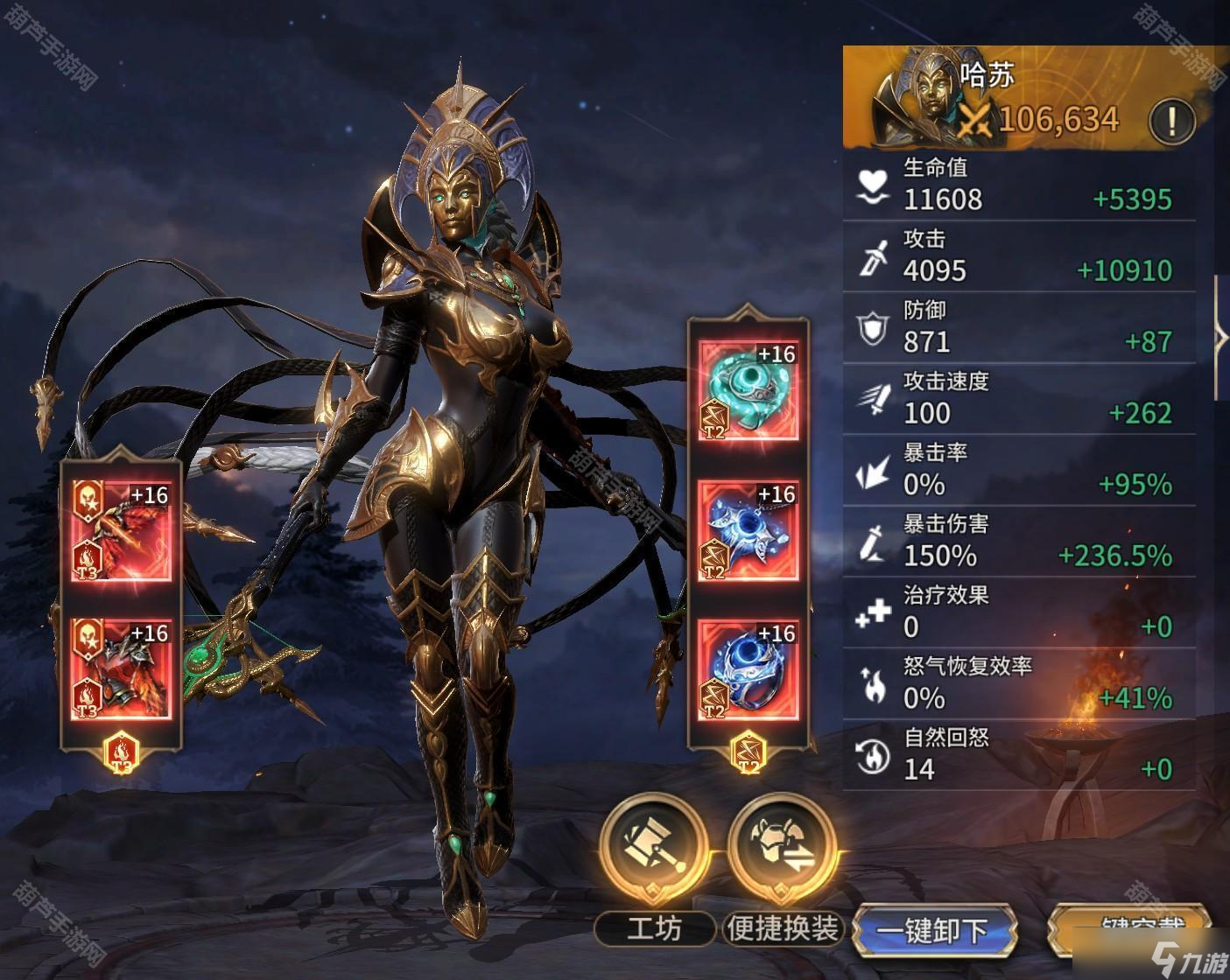Click the T2 set badge under accessories
The height and width of the screenshot is (980, 1230).
click(749, 754)
